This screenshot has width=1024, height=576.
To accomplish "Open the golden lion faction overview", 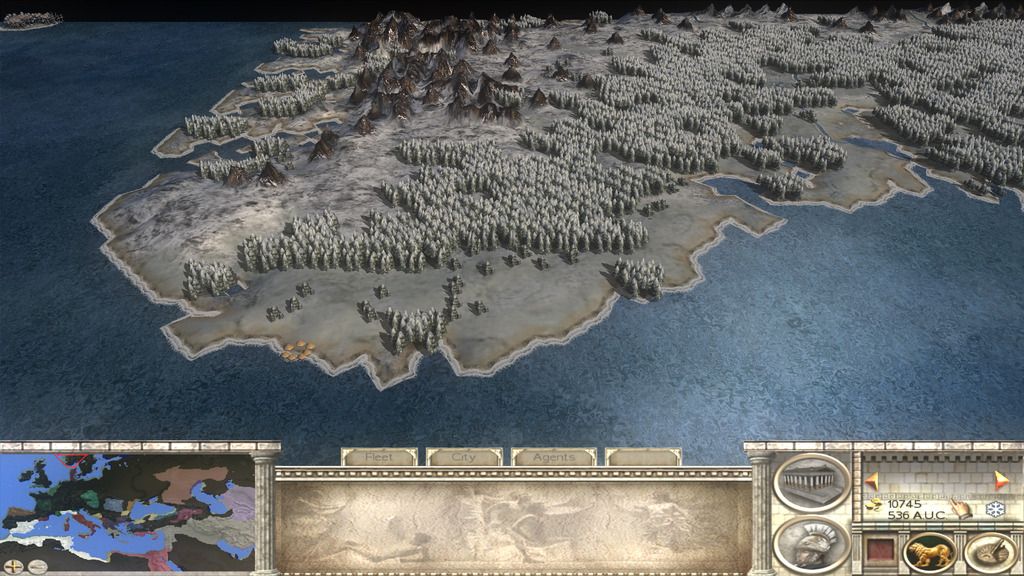I will [x=929, y=552].
